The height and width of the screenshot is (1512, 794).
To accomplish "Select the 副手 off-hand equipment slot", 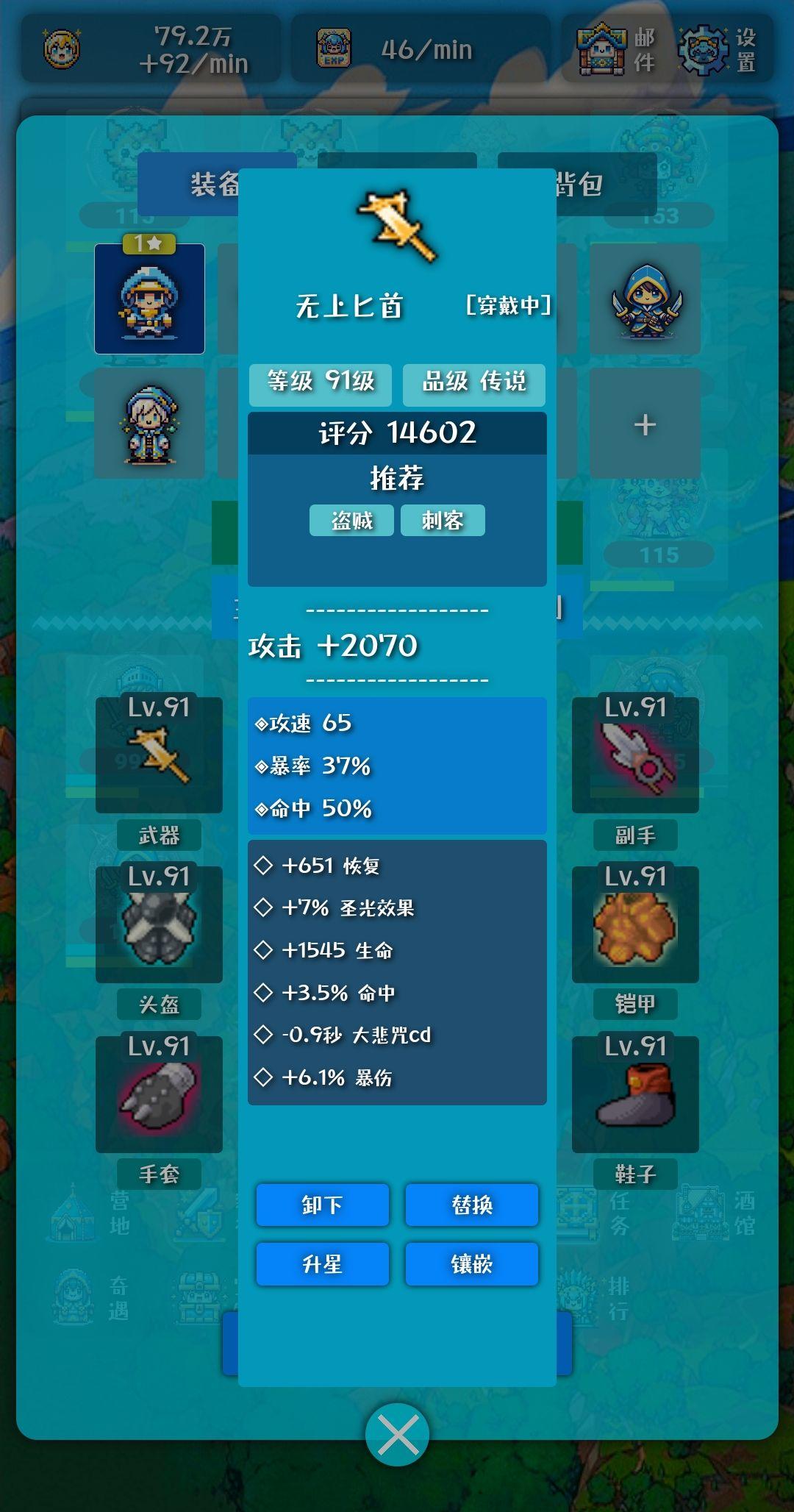I will pos(635,755).
